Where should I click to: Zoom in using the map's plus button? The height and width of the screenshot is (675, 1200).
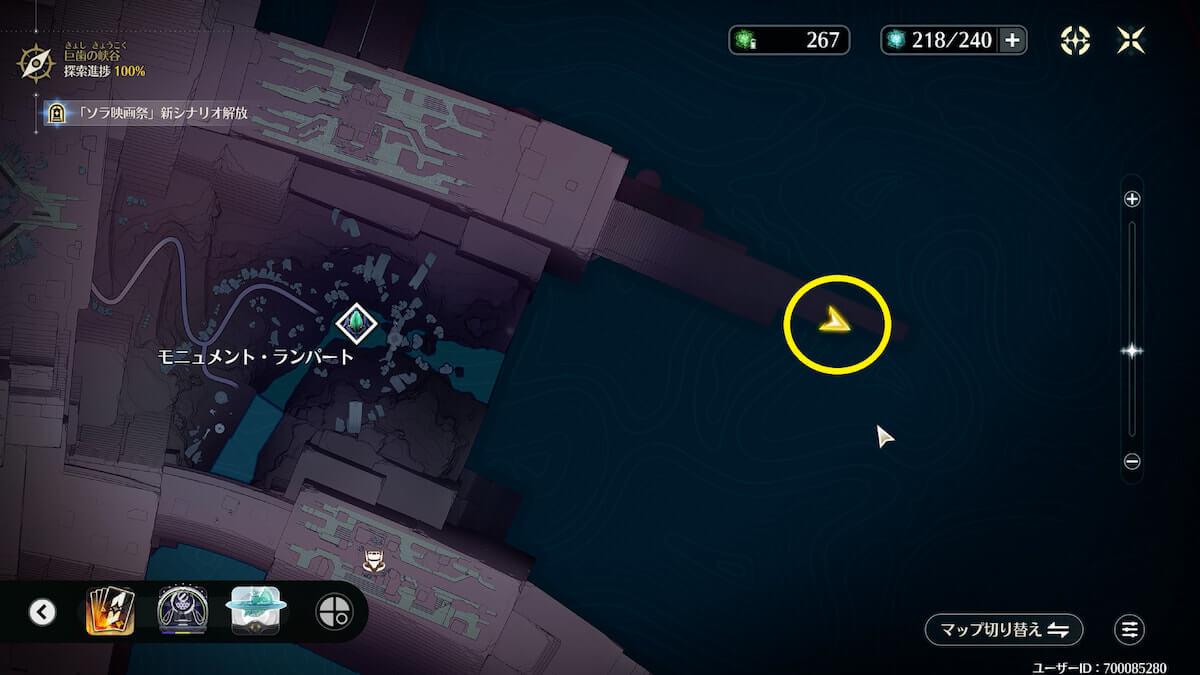point(1132,199)
